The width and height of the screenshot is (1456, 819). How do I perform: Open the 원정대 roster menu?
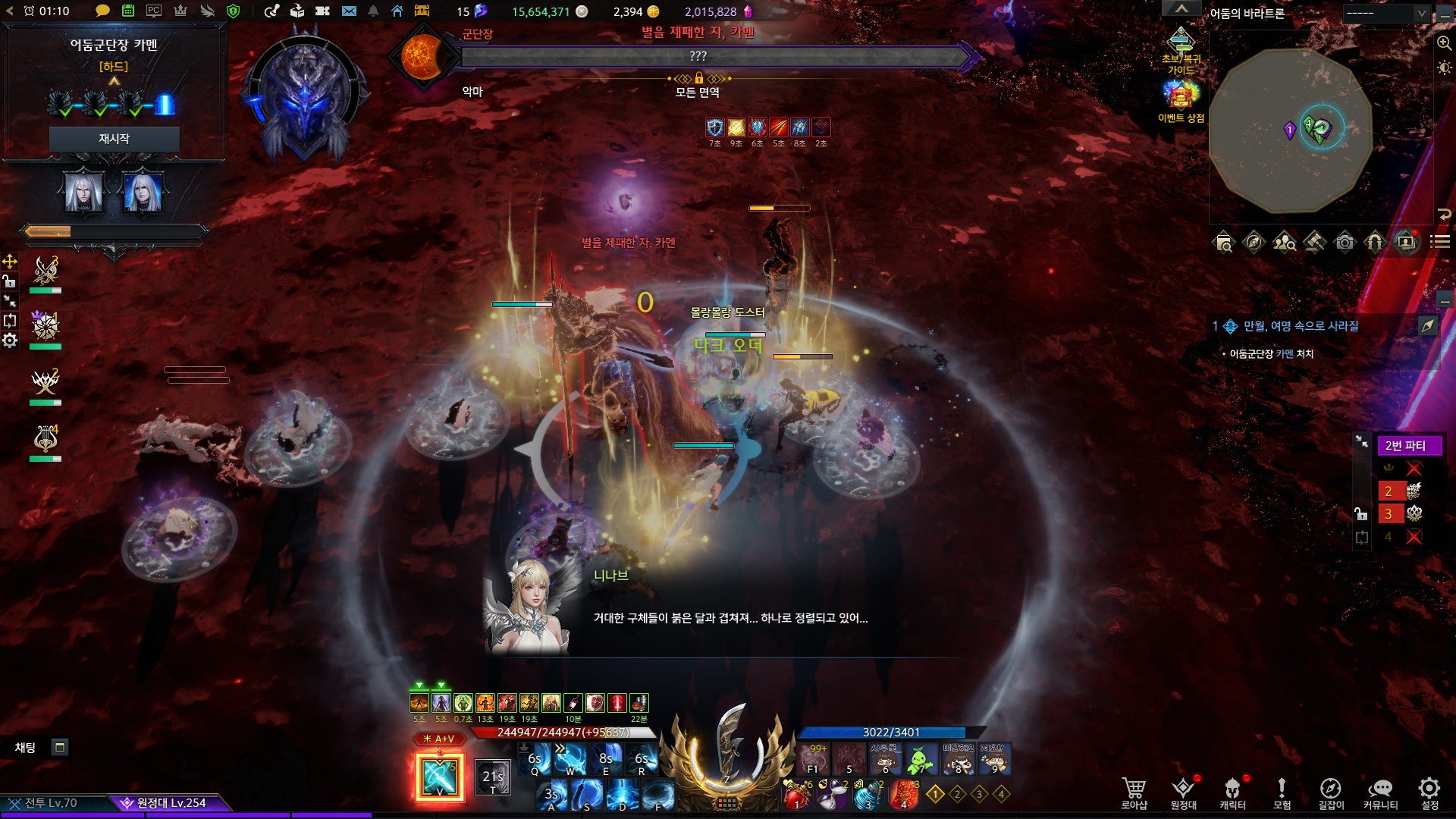tap(1183, 793)
